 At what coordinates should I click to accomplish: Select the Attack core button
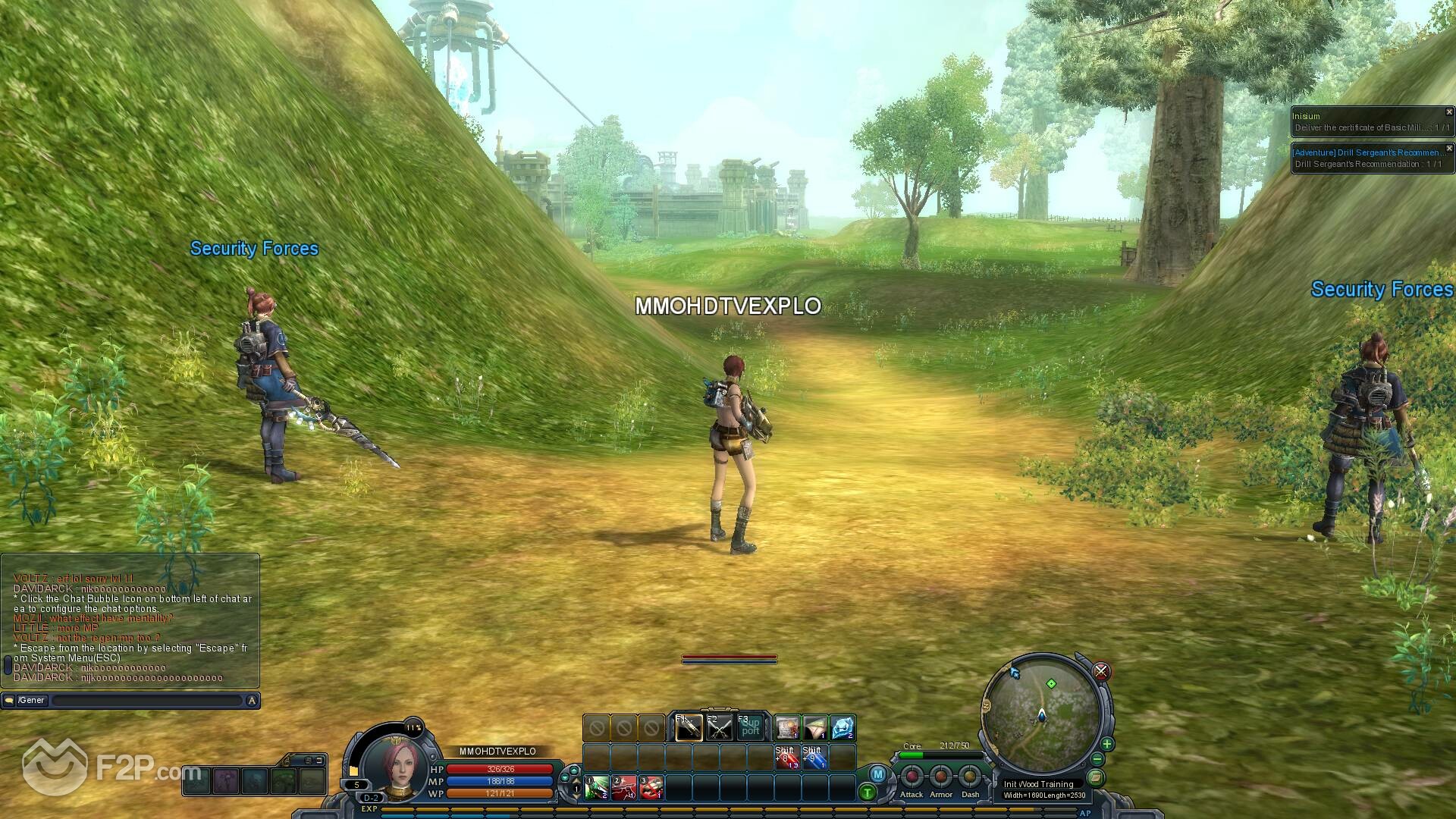pyautogui.click(x=912, y=777)
